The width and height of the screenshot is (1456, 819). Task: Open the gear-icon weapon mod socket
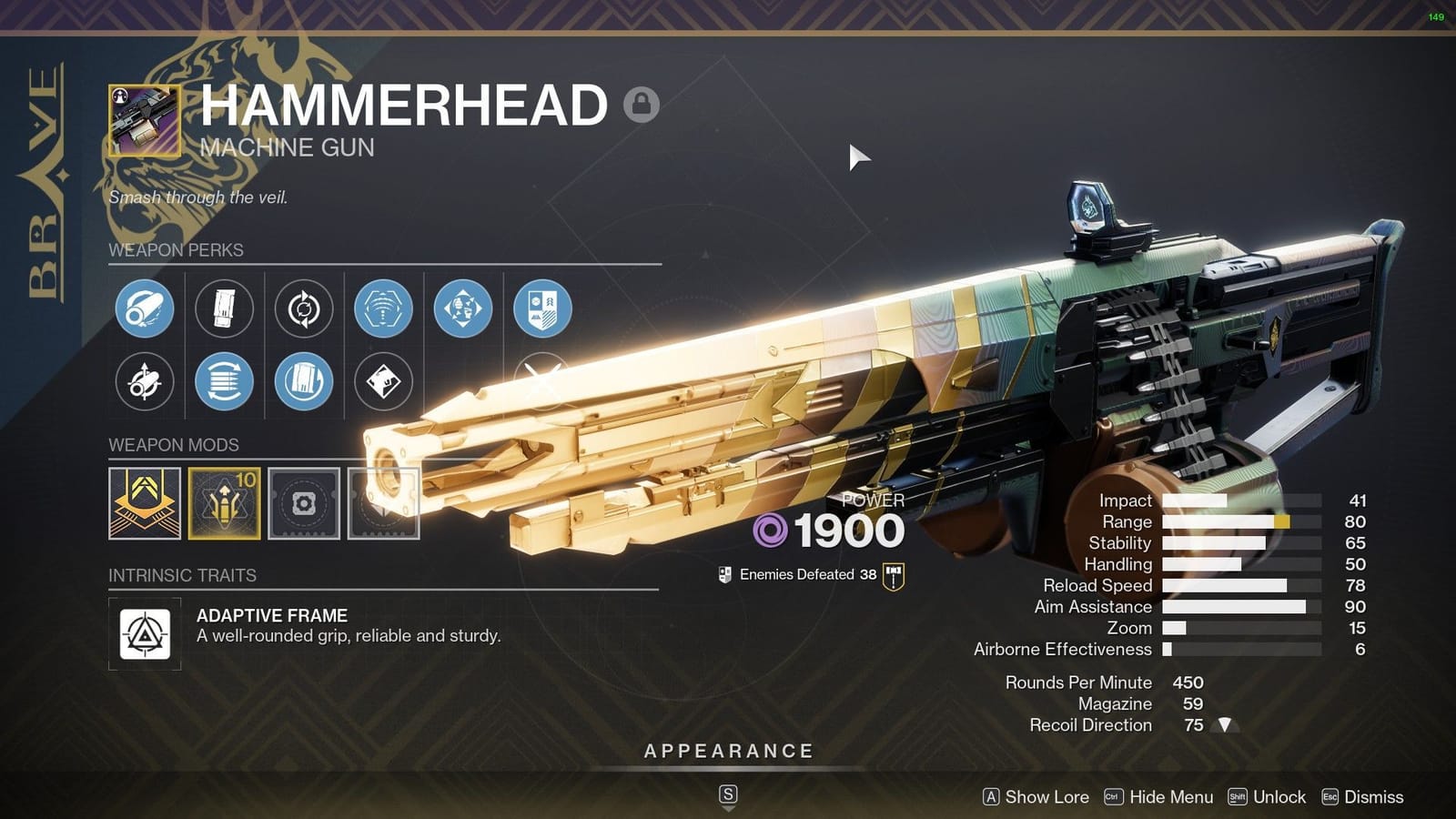pos(304,502)
